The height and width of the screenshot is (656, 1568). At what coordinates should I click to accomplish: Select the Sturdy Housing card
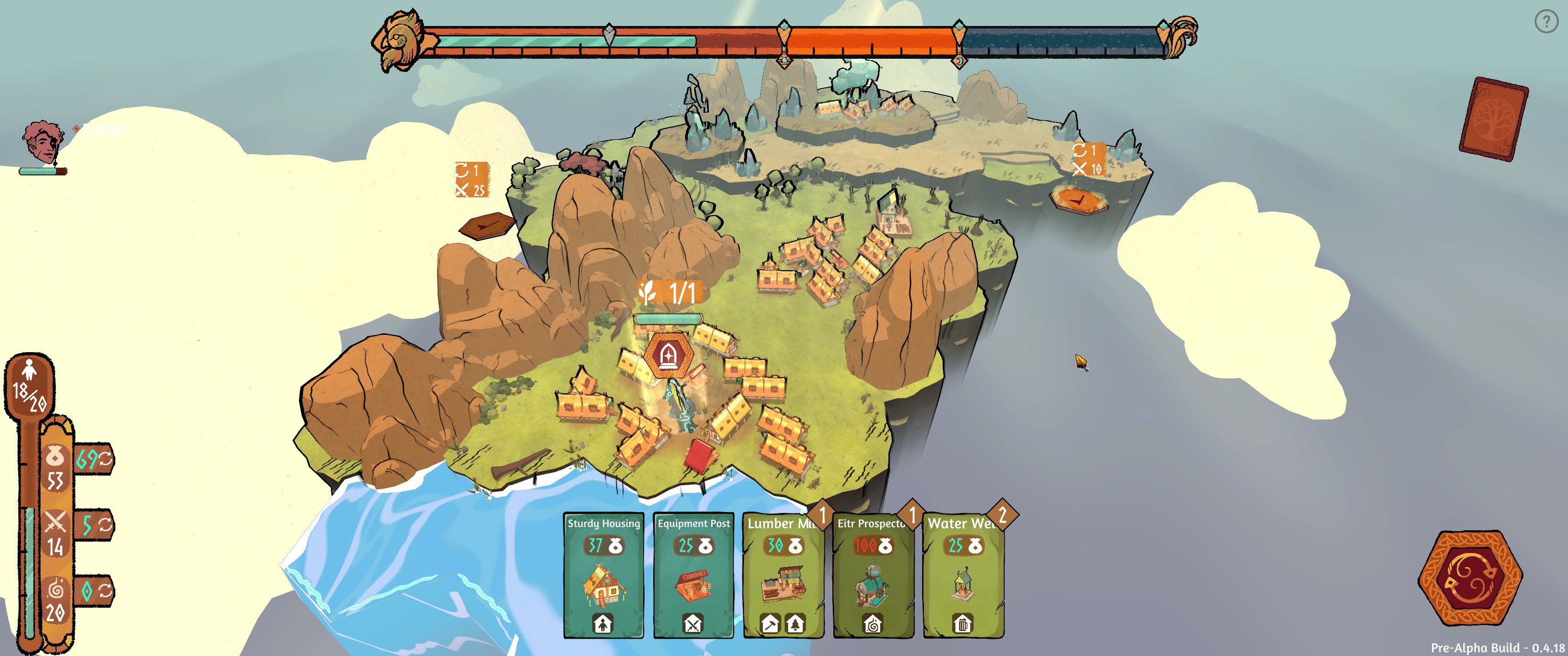603,575
